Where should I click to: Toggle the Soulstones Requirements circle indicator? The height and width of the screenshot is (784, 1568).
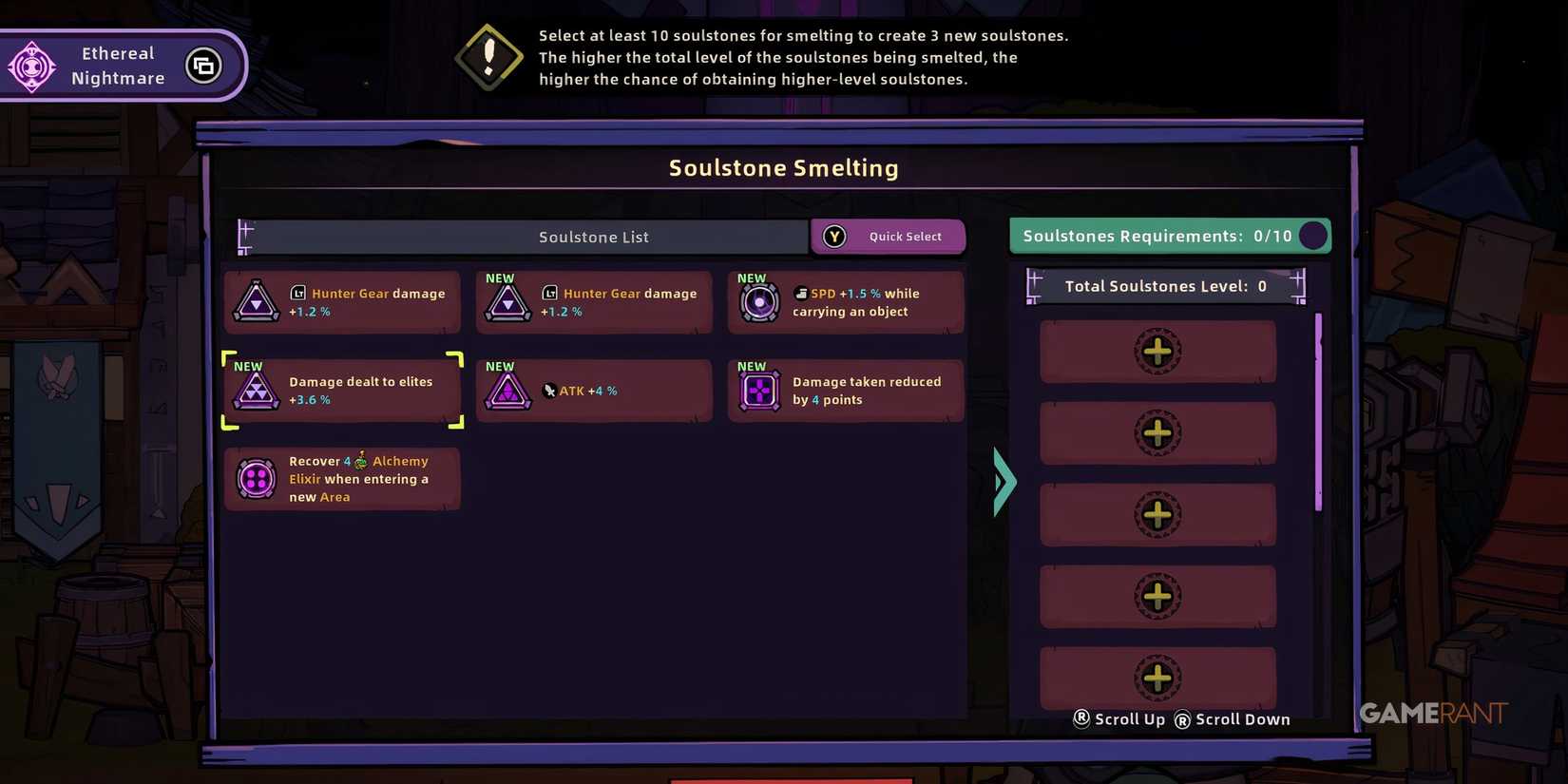(1313, 236)
